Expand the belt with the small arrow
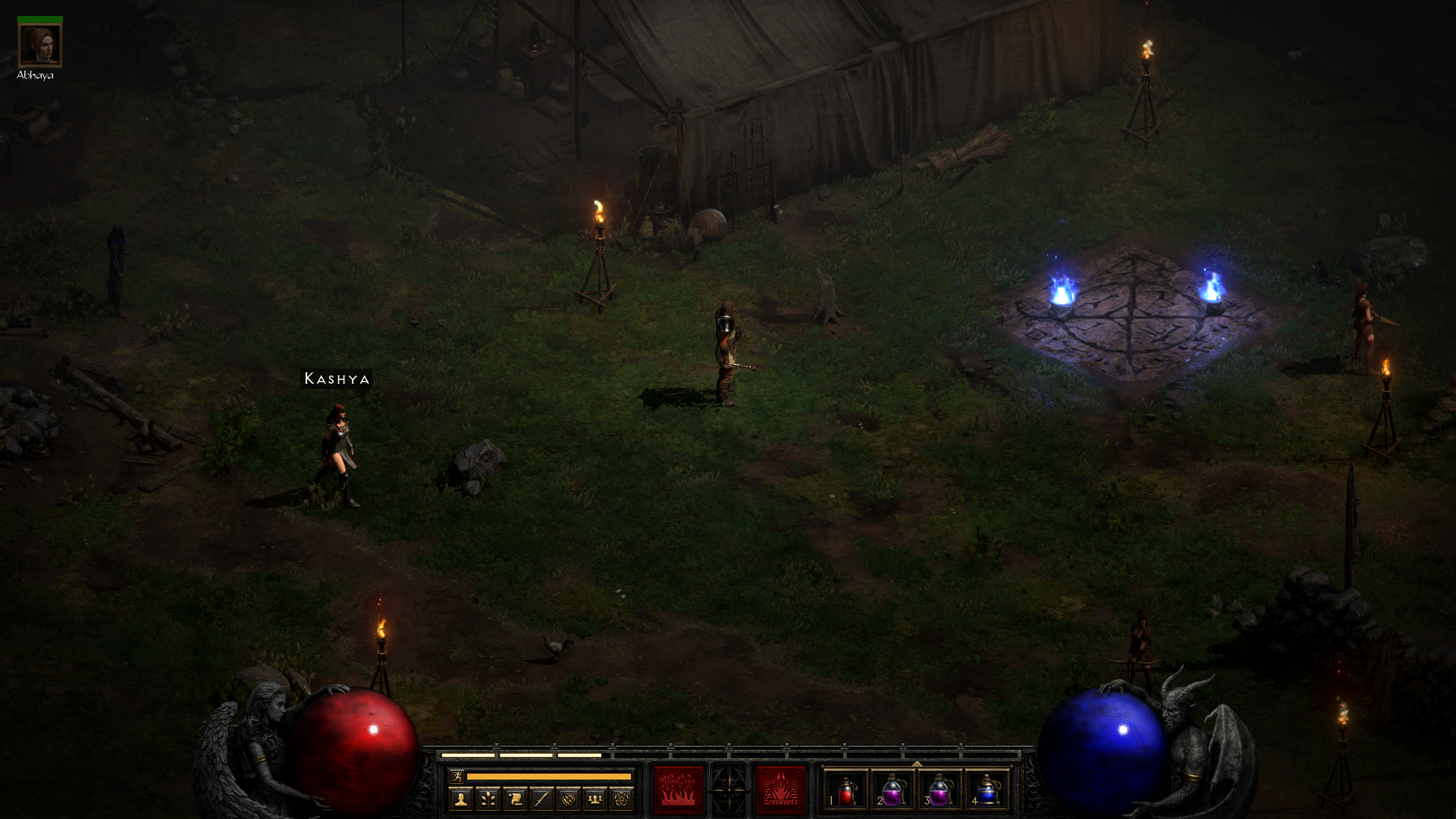The width and height of the screenshot is (1456, 819). tap(916, 764)
